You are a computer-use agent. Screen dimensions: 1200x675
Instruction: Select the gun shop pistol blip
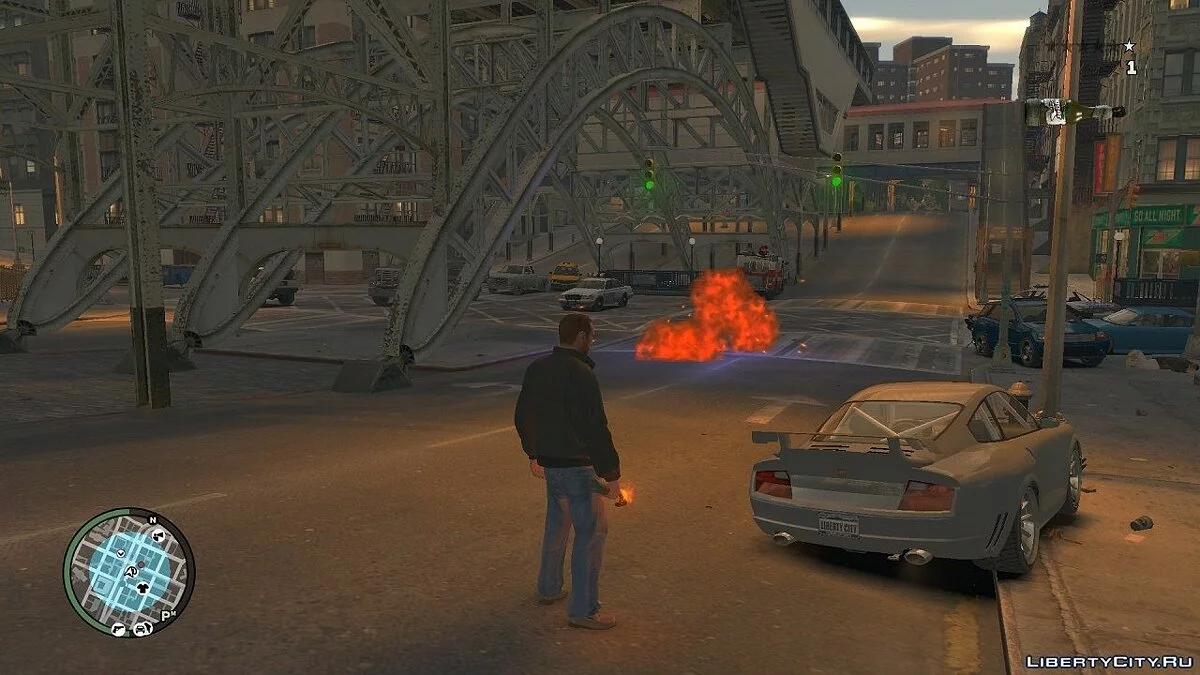click(x=119, y=629)
